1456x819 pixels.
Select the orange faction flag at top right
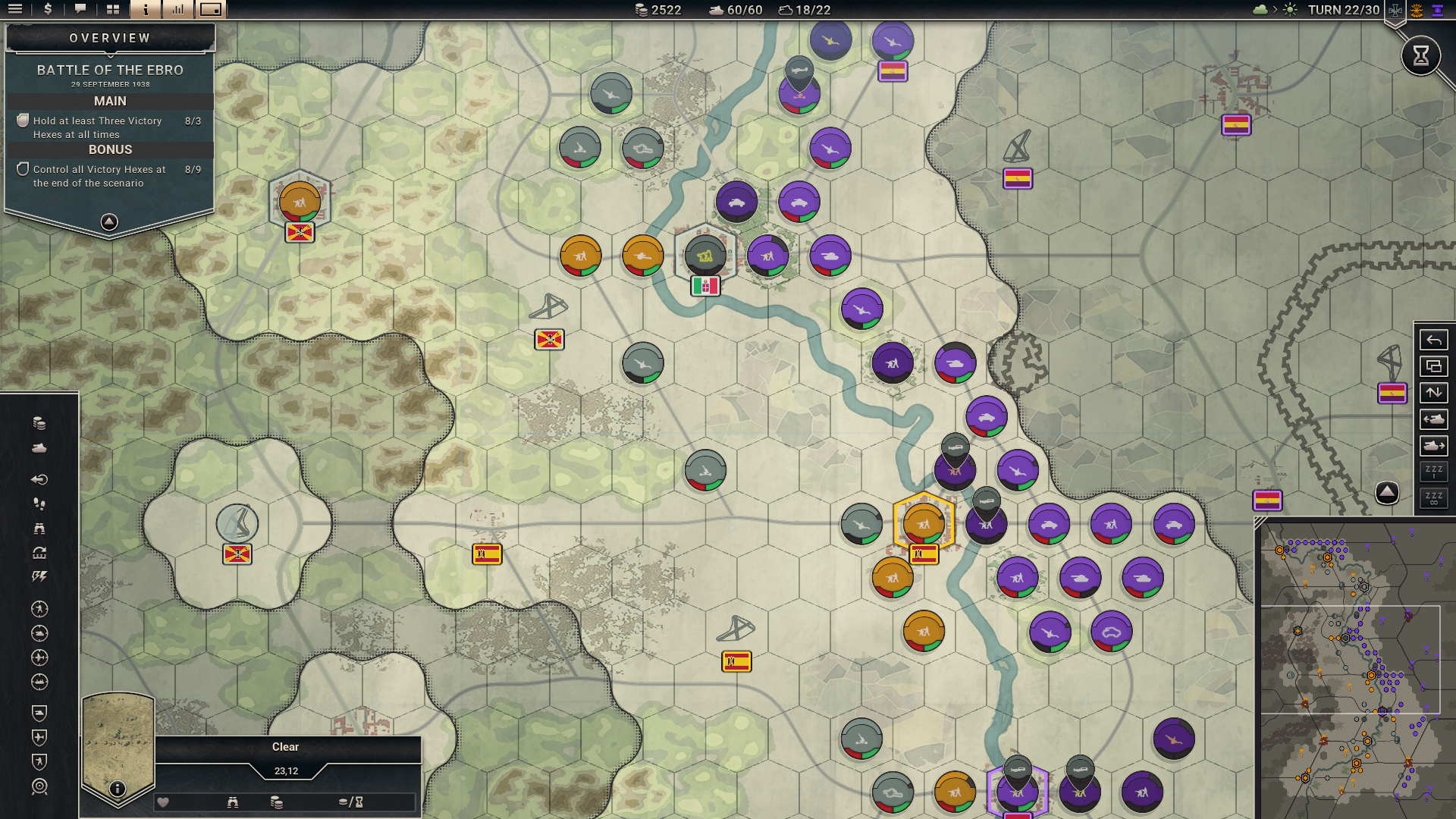tap(1417, 10)
